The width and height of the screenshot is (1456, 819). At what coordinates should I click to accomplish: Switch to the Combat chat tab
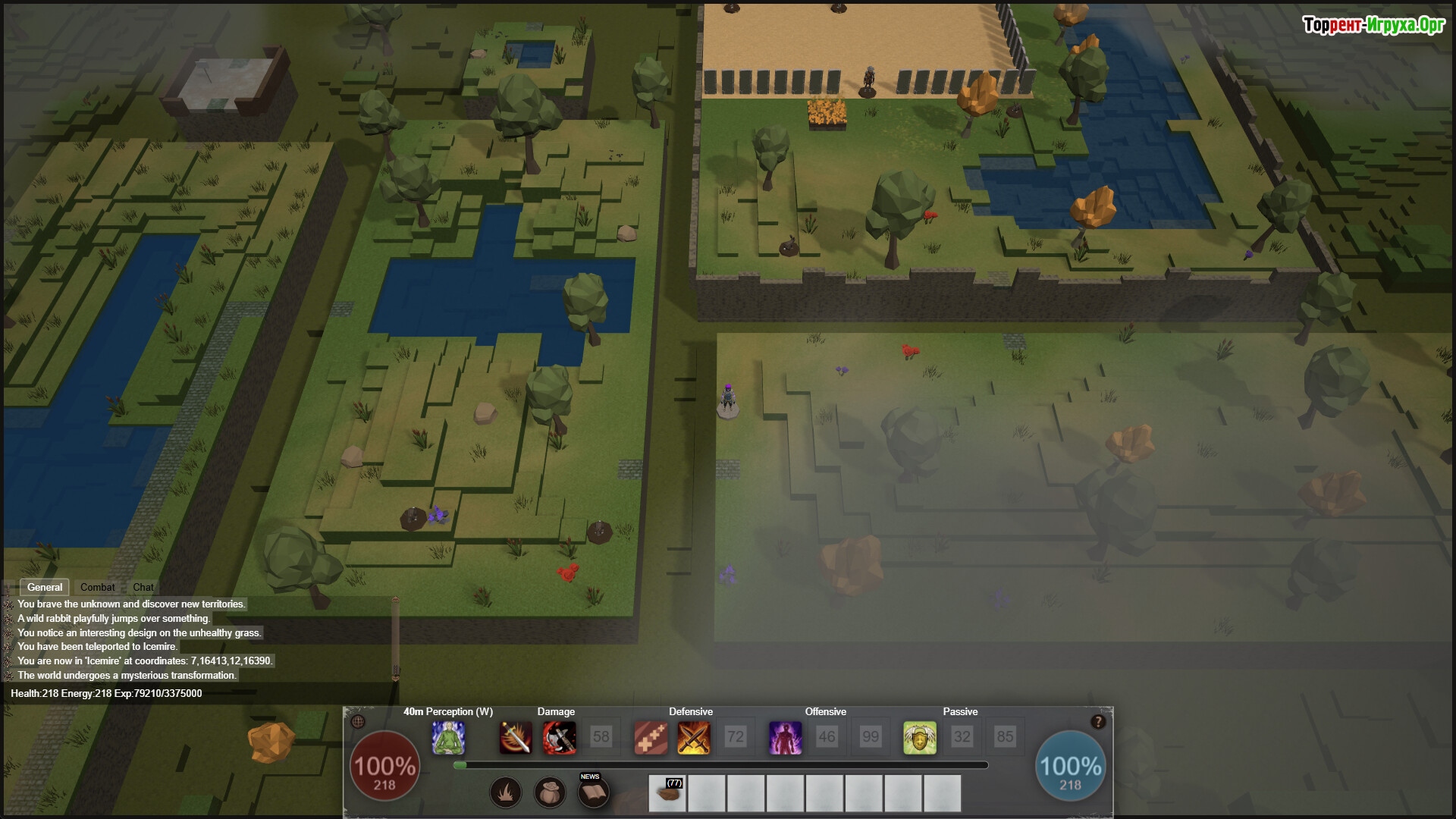(x=97, y=587)
